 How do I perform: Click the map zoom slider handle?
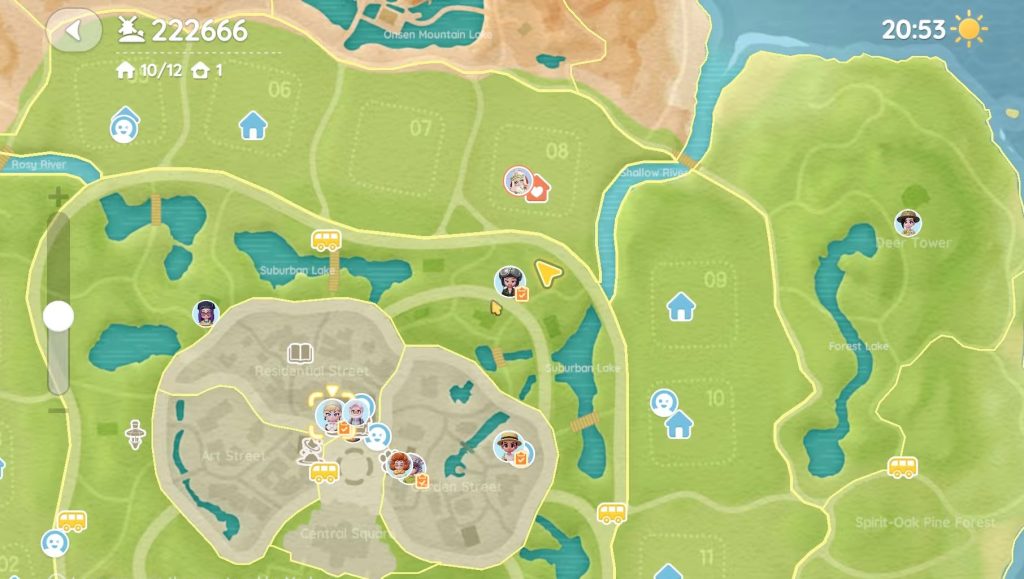[59, 316]
